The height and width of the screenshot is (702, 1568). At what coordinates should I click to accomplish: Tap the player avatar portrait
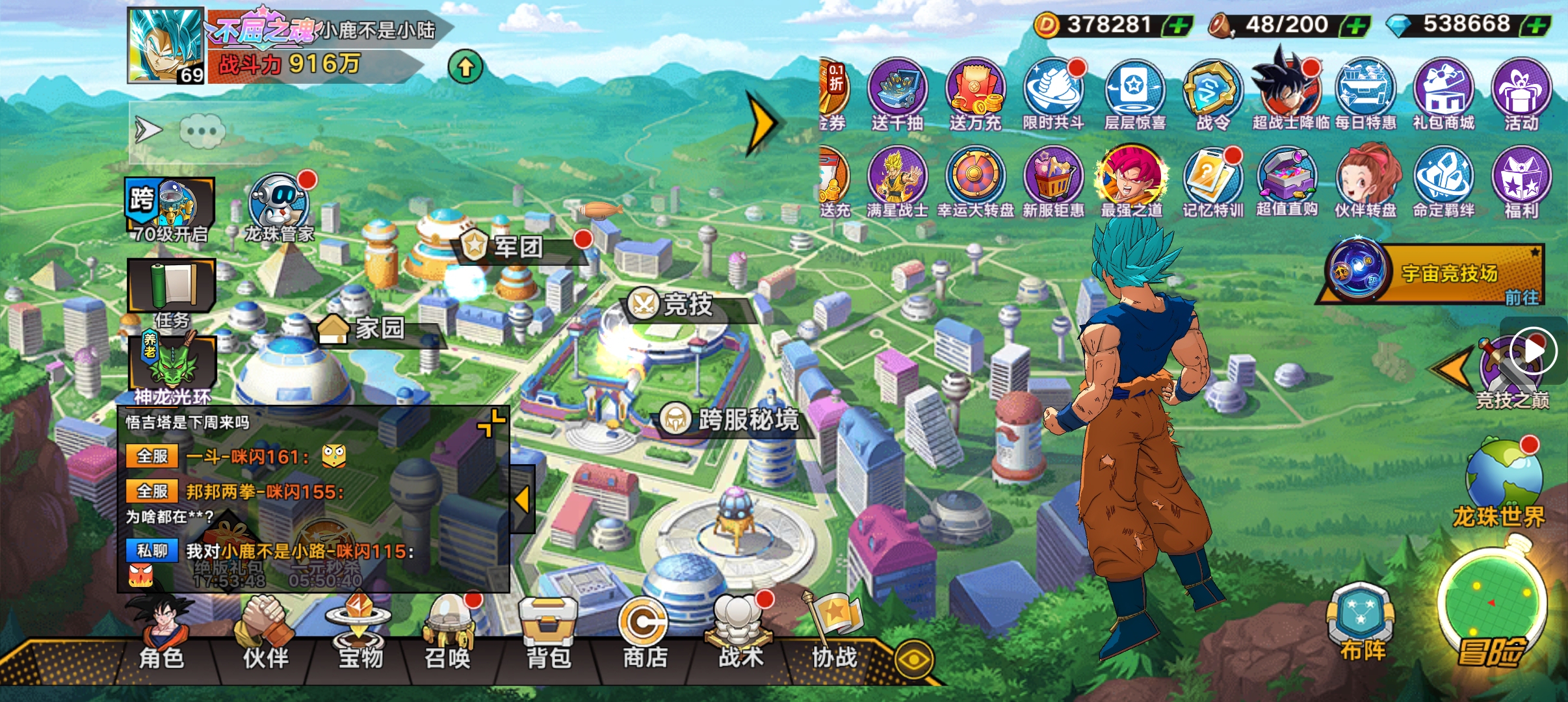pos(166,45)
